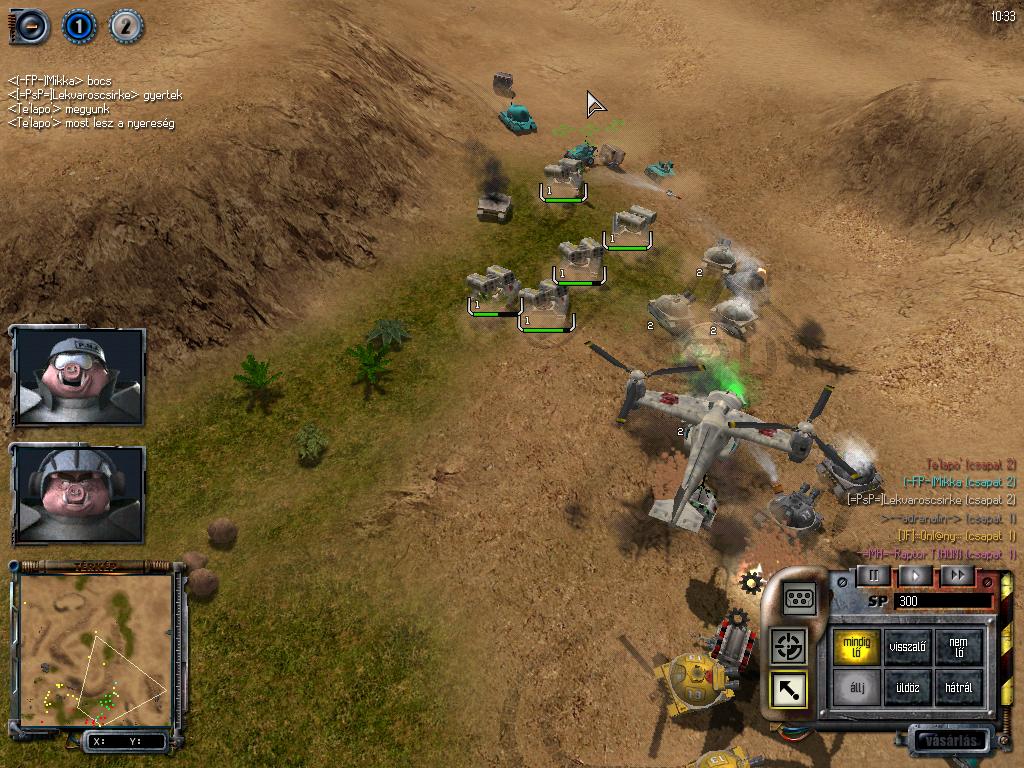Issue the 'hátrál' retreat command
This screenshot has width=1024, height=768.
click(x=959, y=689)
